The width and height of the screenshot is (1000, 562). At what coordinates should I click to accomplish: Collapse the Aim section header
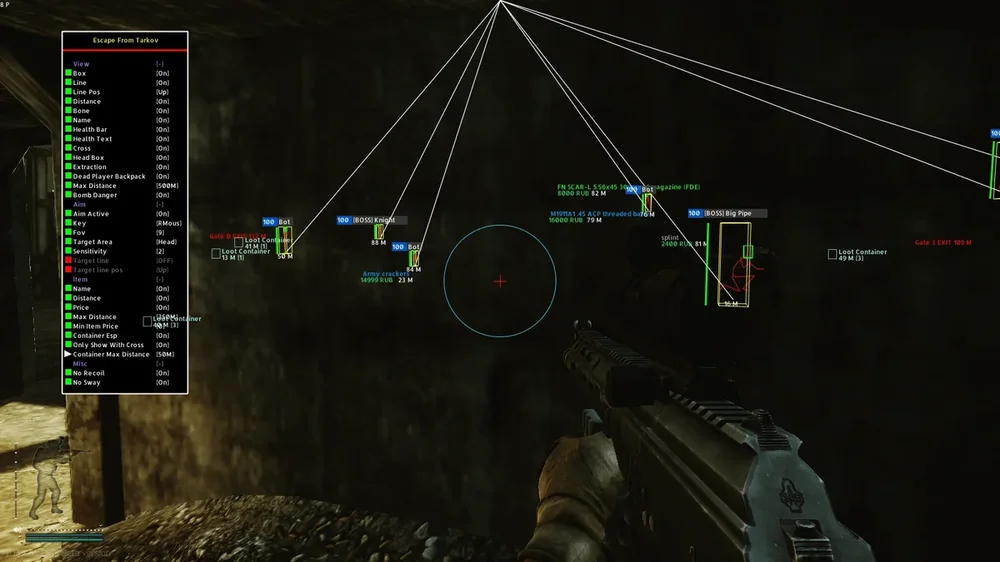[80, 204]
